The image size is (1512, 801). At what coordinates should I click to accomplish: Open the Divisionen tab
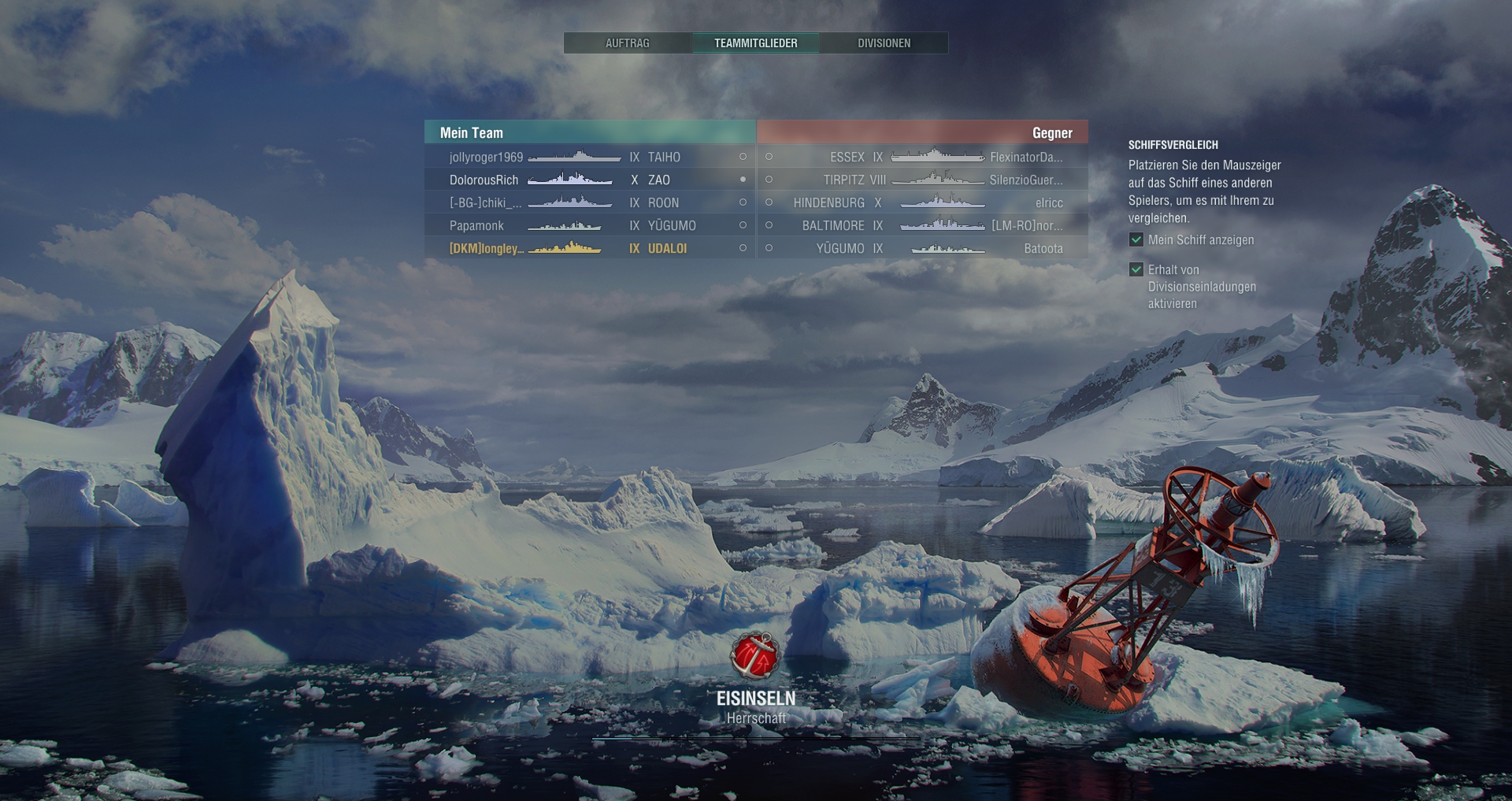(x=884, y=43)
